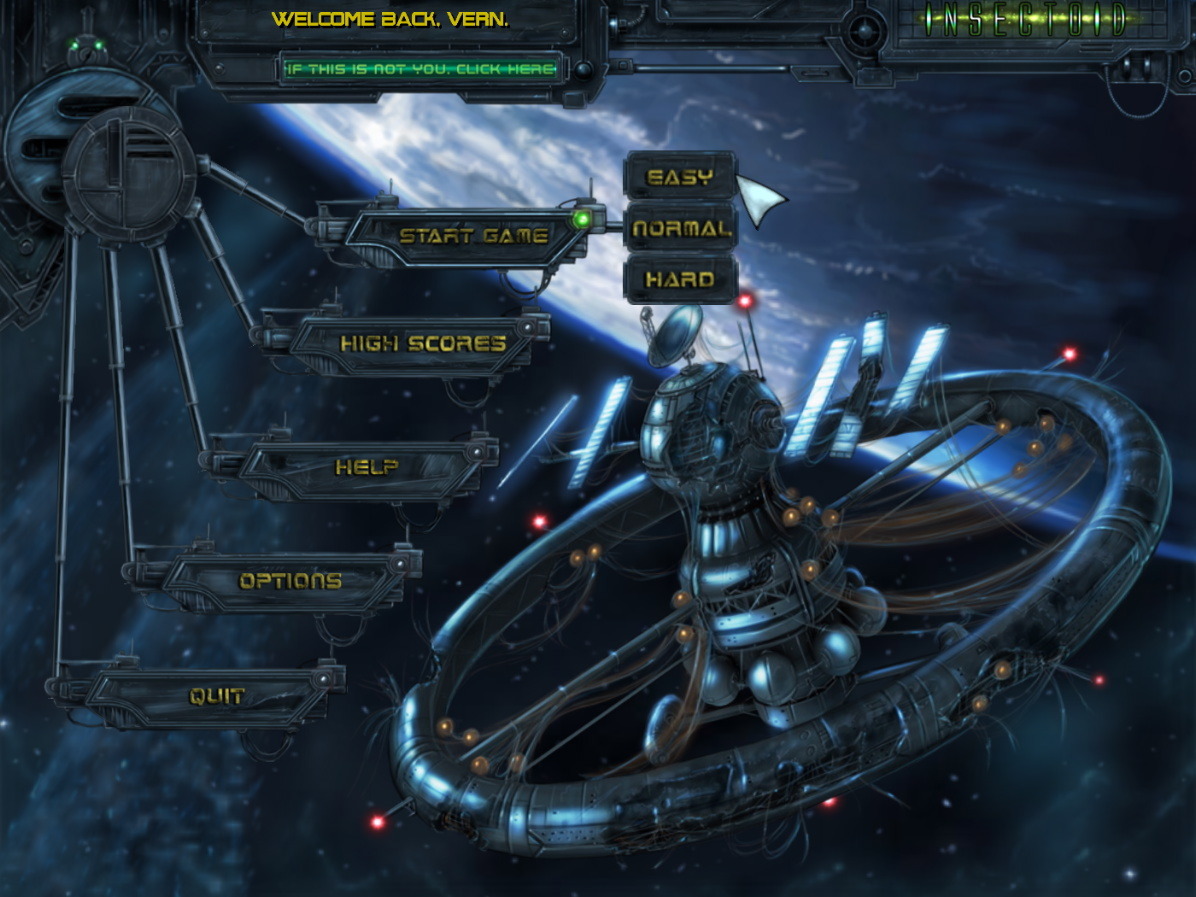Select Normal difficulty

coord(681,229)
